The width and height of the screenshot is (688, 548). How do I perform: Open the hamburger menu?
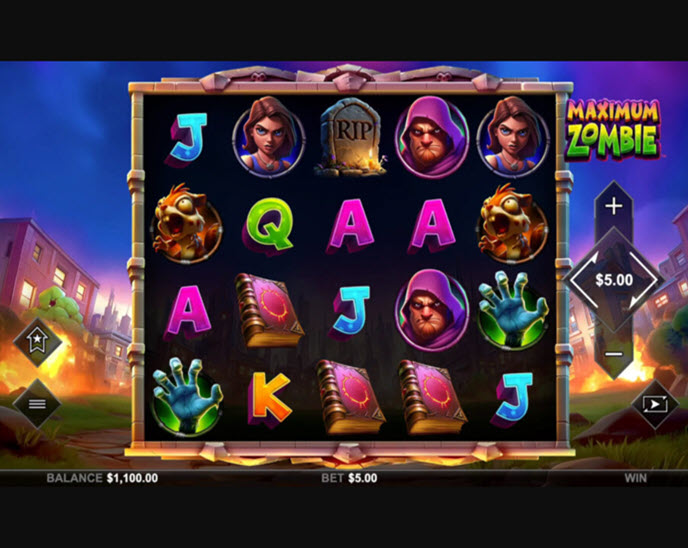tap(37, 404)
